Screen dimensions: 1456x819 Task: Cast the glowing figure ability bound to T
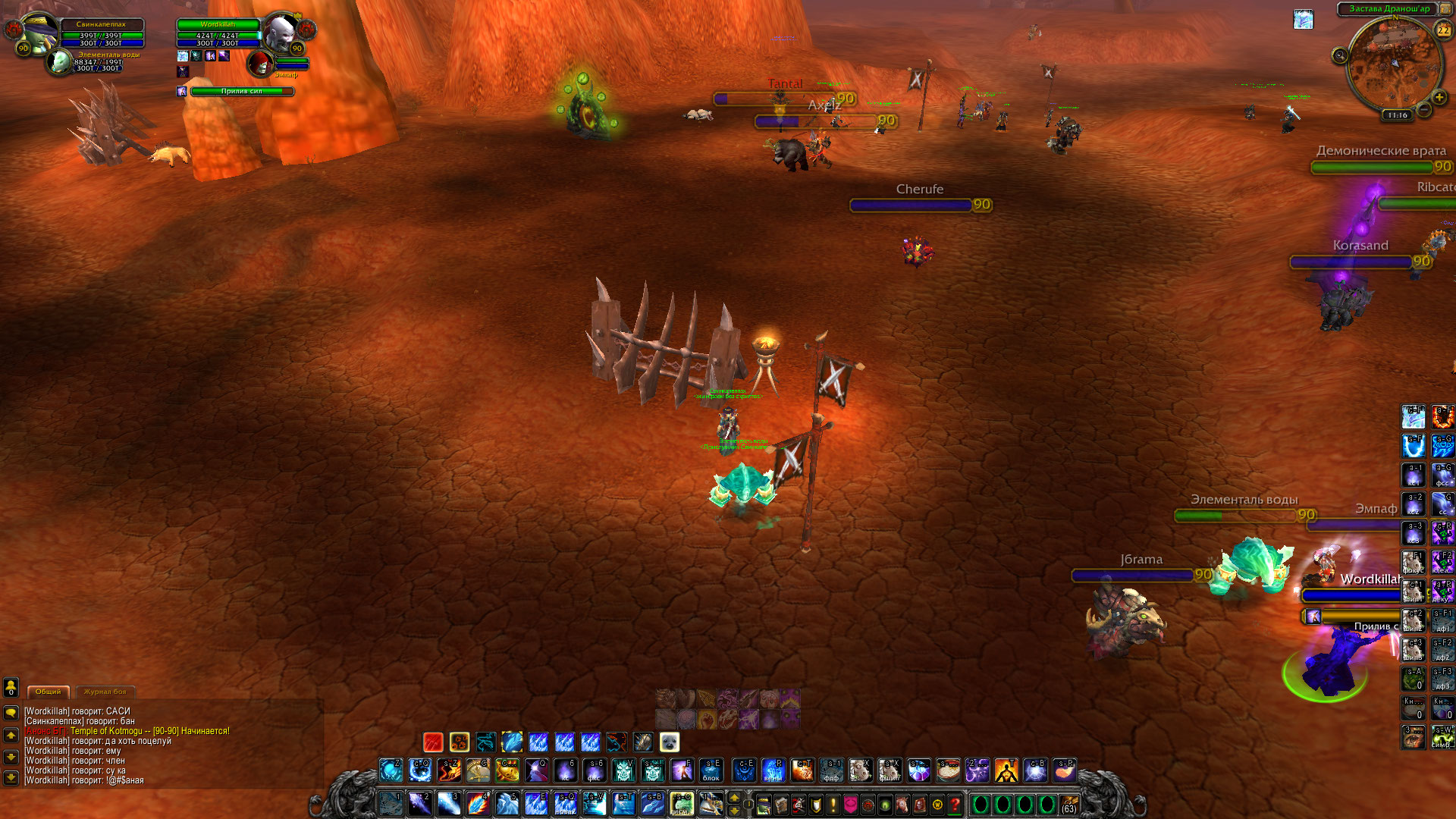(x=1006, y=770)
